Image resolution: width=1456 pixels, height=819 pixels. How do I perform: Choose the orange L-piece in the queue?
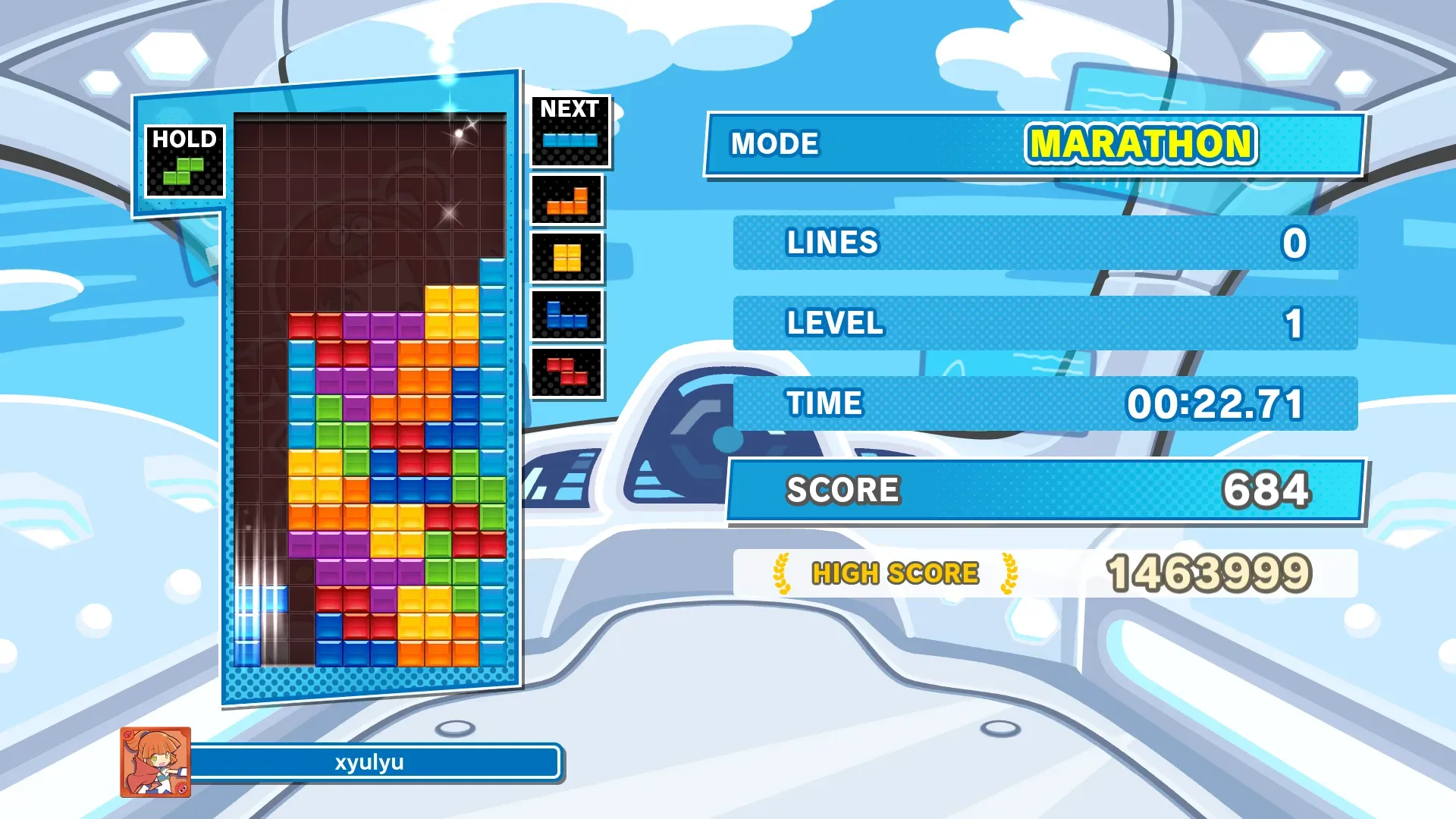567,202
